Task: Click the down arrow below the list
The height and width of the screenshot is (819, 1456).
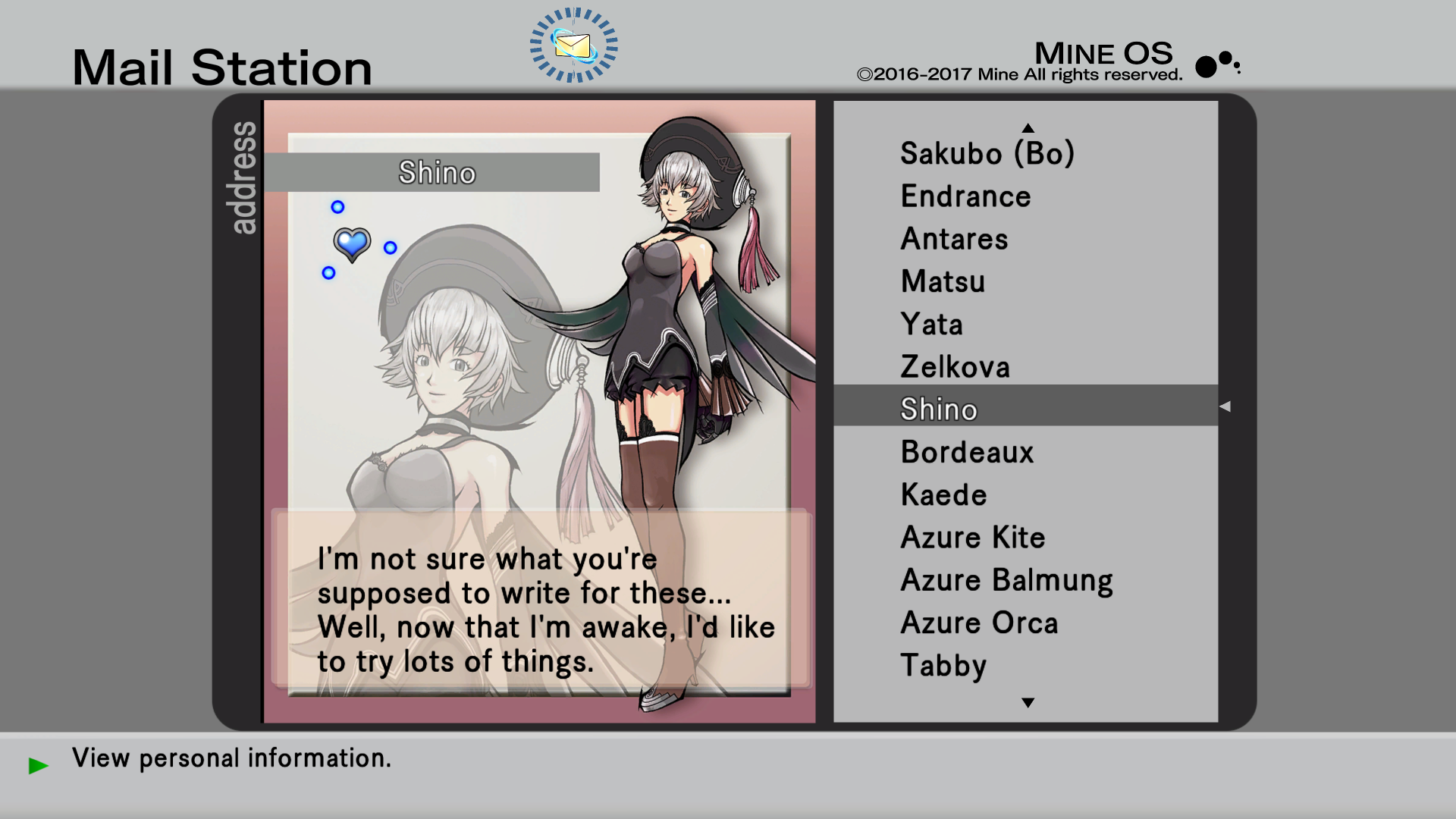Action: click(x=1028, y=703)
